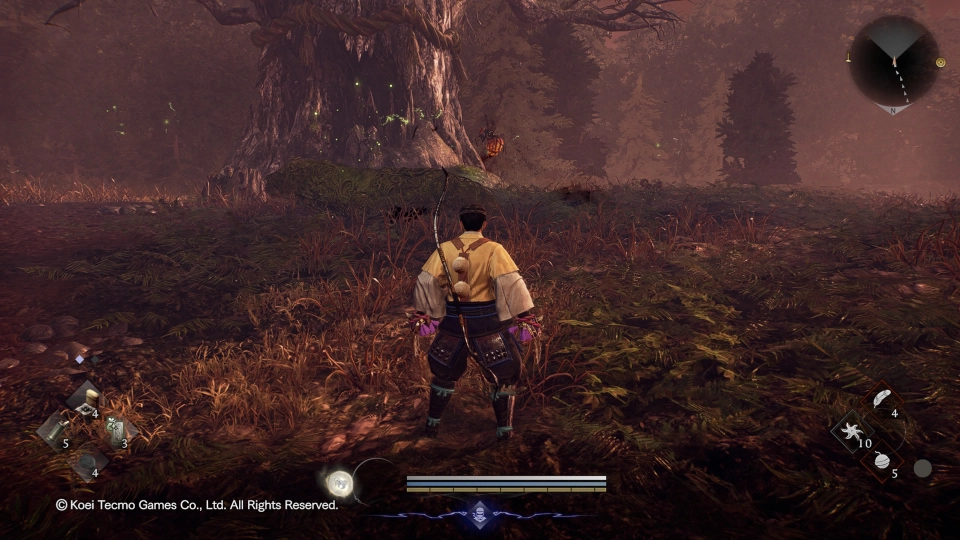The width and height of the screenshot is (960, 540).
Task: Click the circular compass minimap
Action: click(893, 61)
